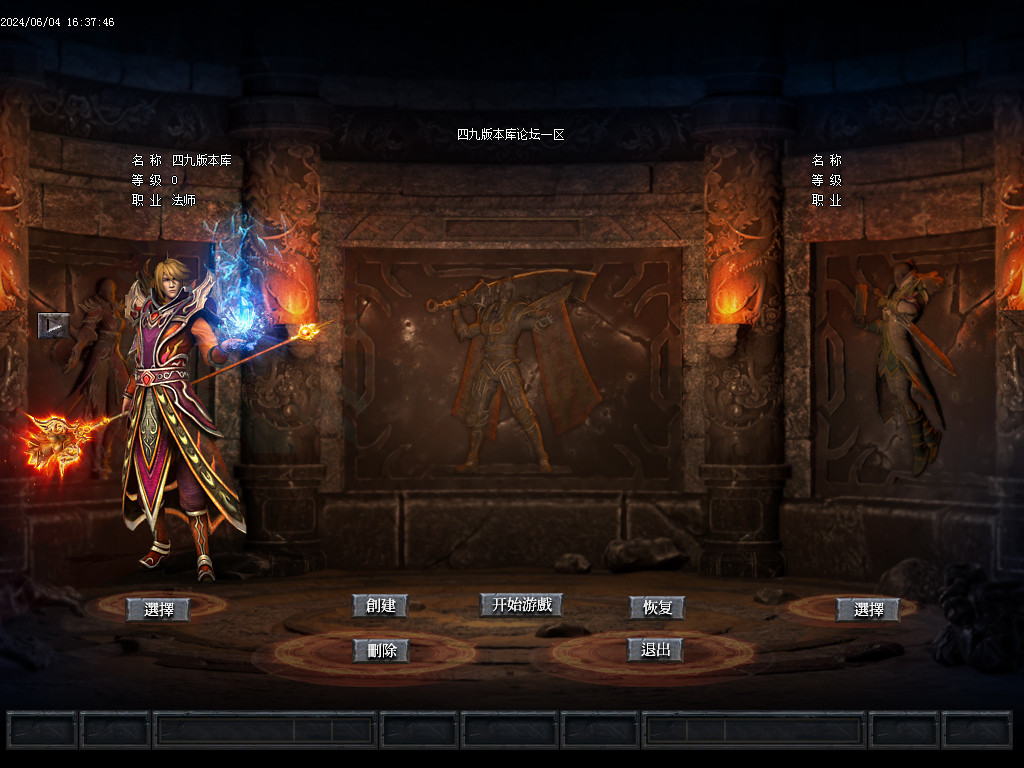This screenshot has height=768, width=1024.
Task: Create a new character with 創建
Action: point(380,606)
